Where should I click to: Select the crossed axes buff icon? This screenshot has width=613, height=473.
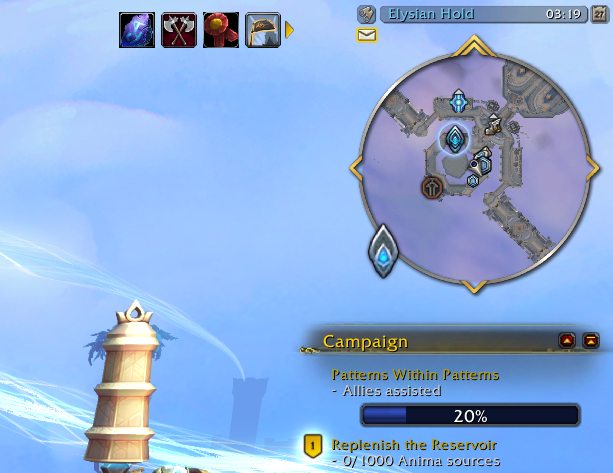[x=178, y=30]
